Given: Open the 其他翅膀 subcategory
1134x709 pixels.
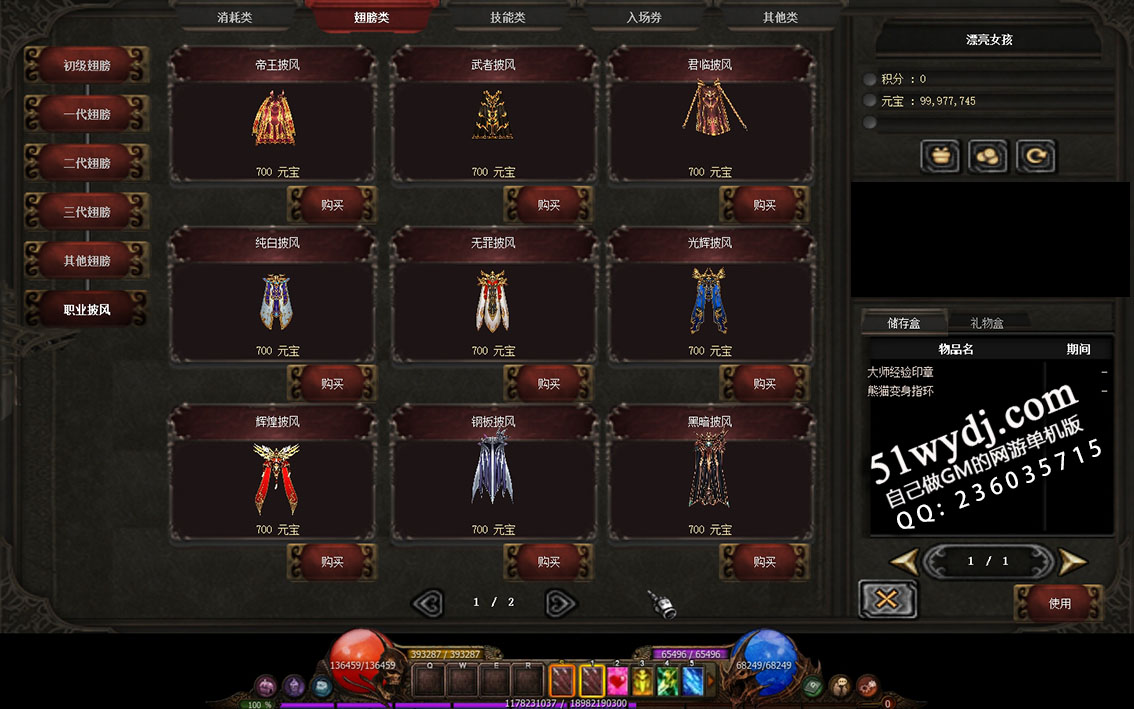Looking at the screenshot, I should click(87, 261).
